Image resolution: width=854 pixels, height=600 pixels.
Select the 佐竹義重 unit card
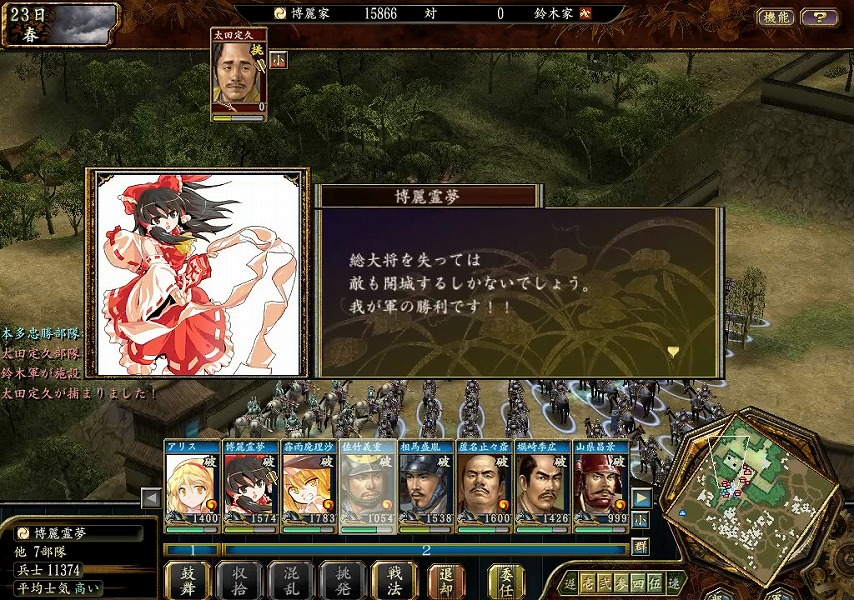click(368, 483)
